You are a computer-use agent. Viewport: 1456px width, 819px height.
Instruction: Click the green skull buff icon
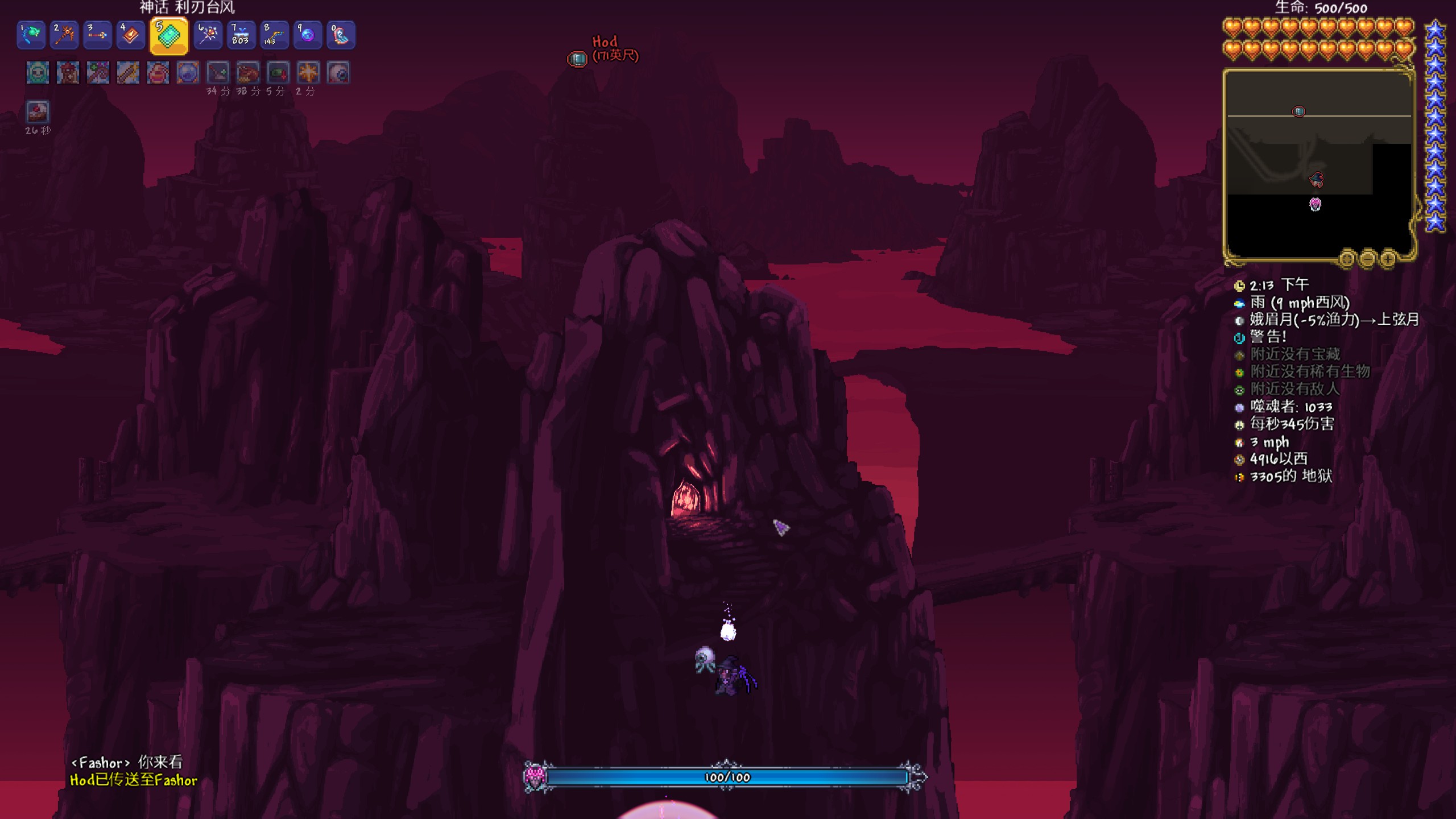[38, 73]
